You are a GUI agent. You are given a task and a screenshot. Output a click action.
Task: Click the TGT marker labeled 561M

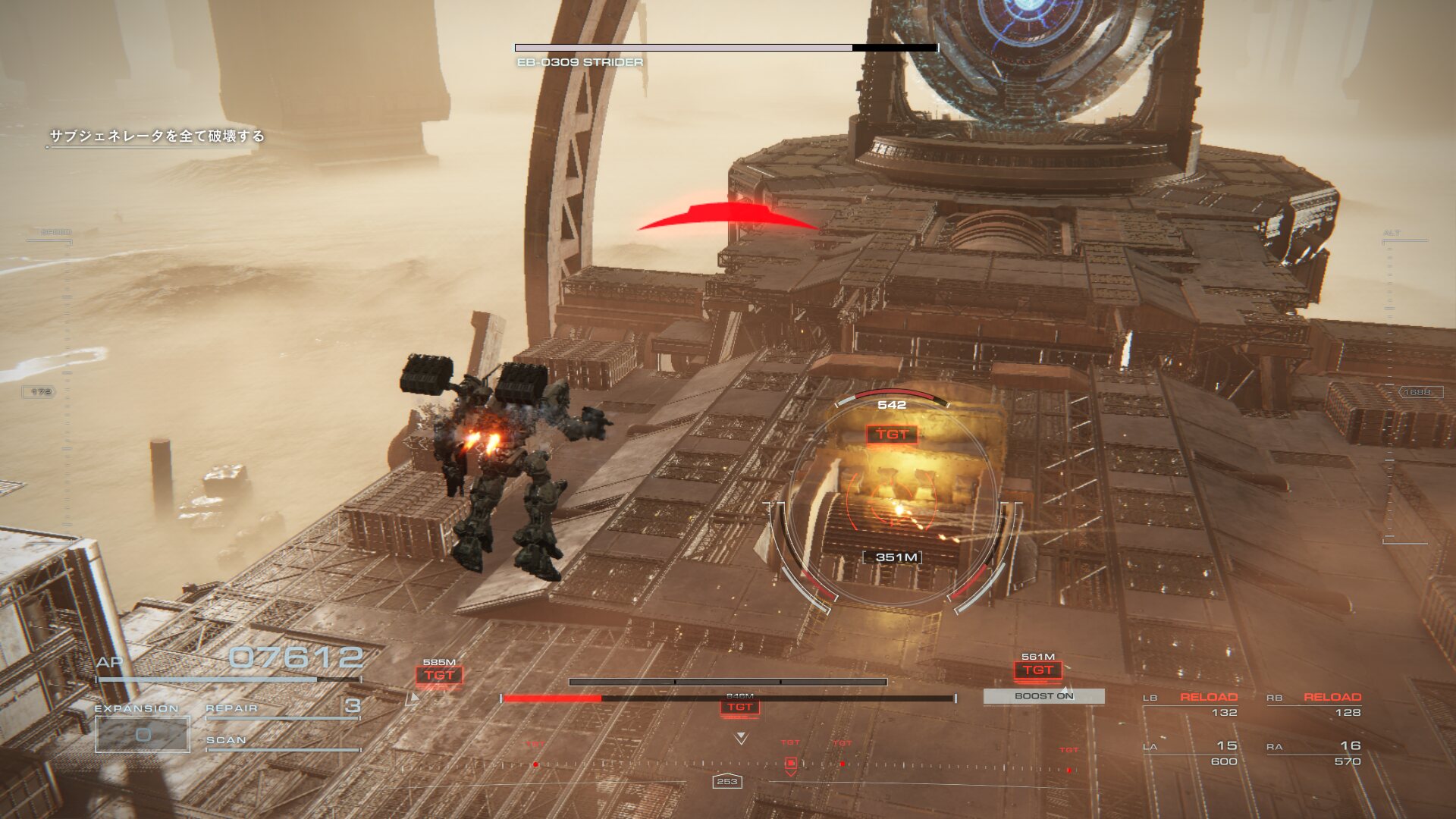click(1037, 670)
